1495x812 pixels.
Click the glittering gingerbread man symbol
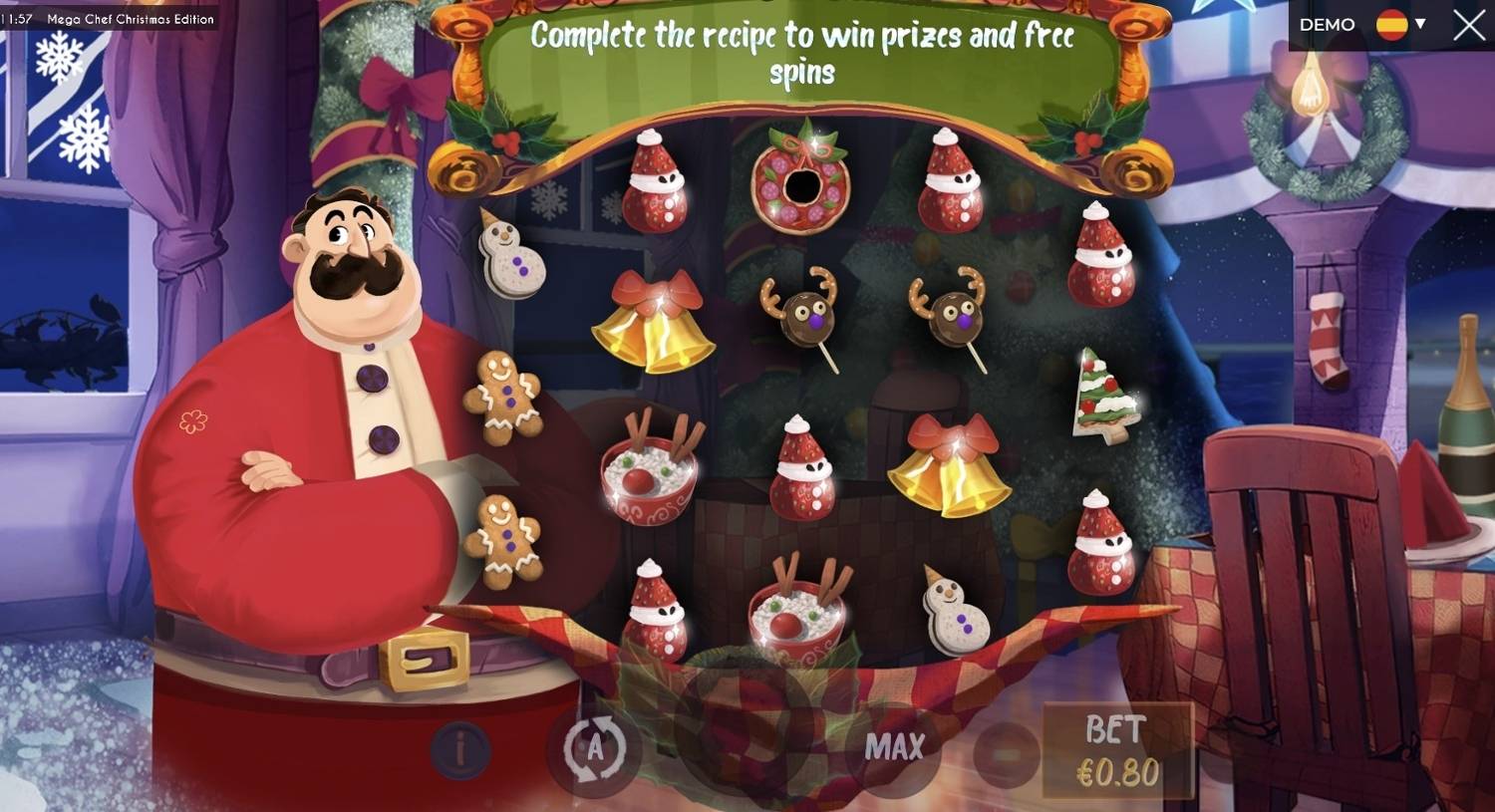(x=506, y=399)
